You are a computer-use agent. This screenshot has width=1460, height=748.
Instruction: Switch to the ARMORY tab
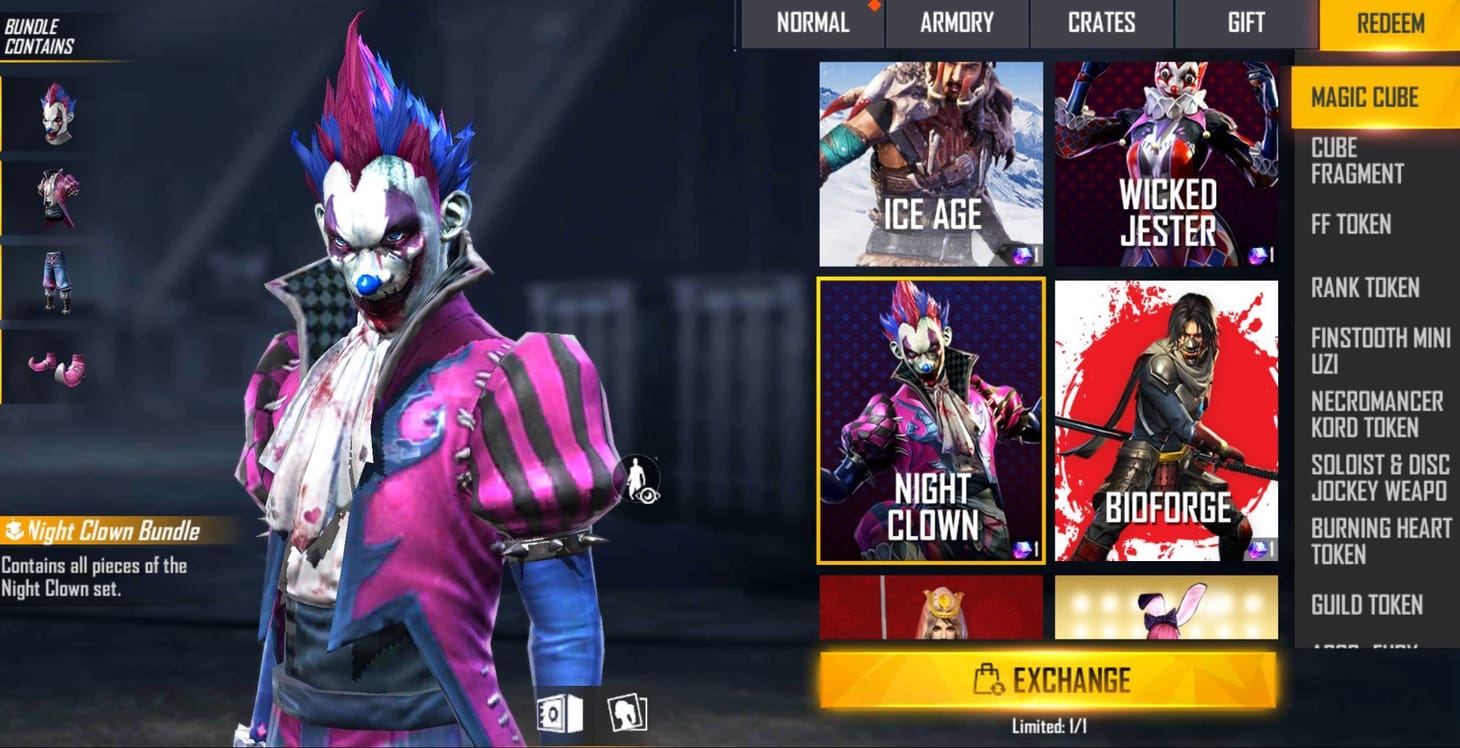956,23
